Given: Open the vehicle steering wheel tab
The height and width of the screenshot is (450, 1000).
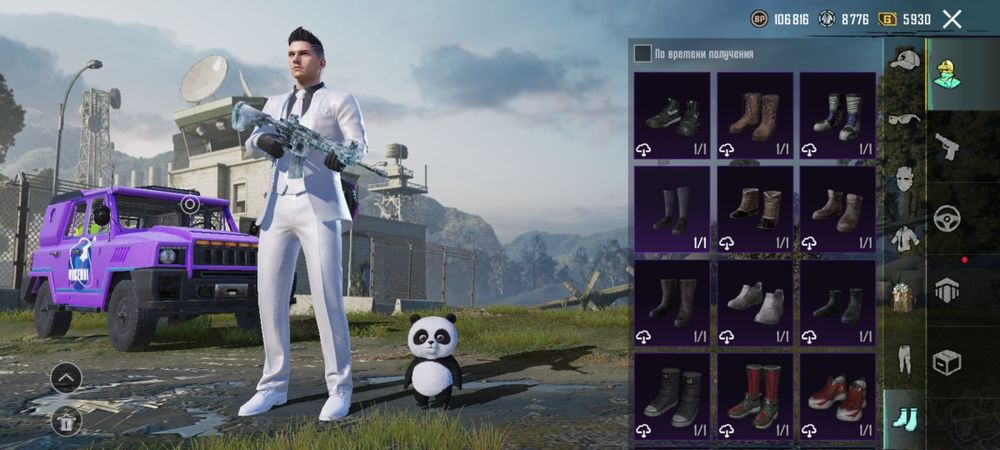Looking at the screenshot, I should point(947,218).
